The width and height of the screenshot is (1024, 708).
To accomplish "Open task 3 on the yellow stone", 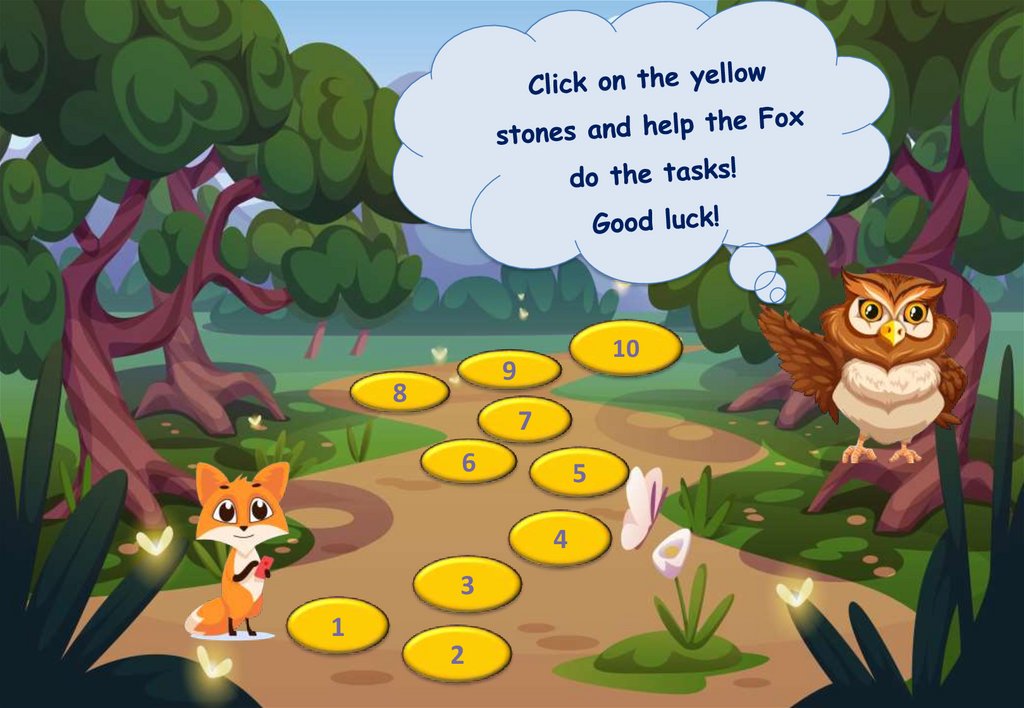I will [467, 585].
